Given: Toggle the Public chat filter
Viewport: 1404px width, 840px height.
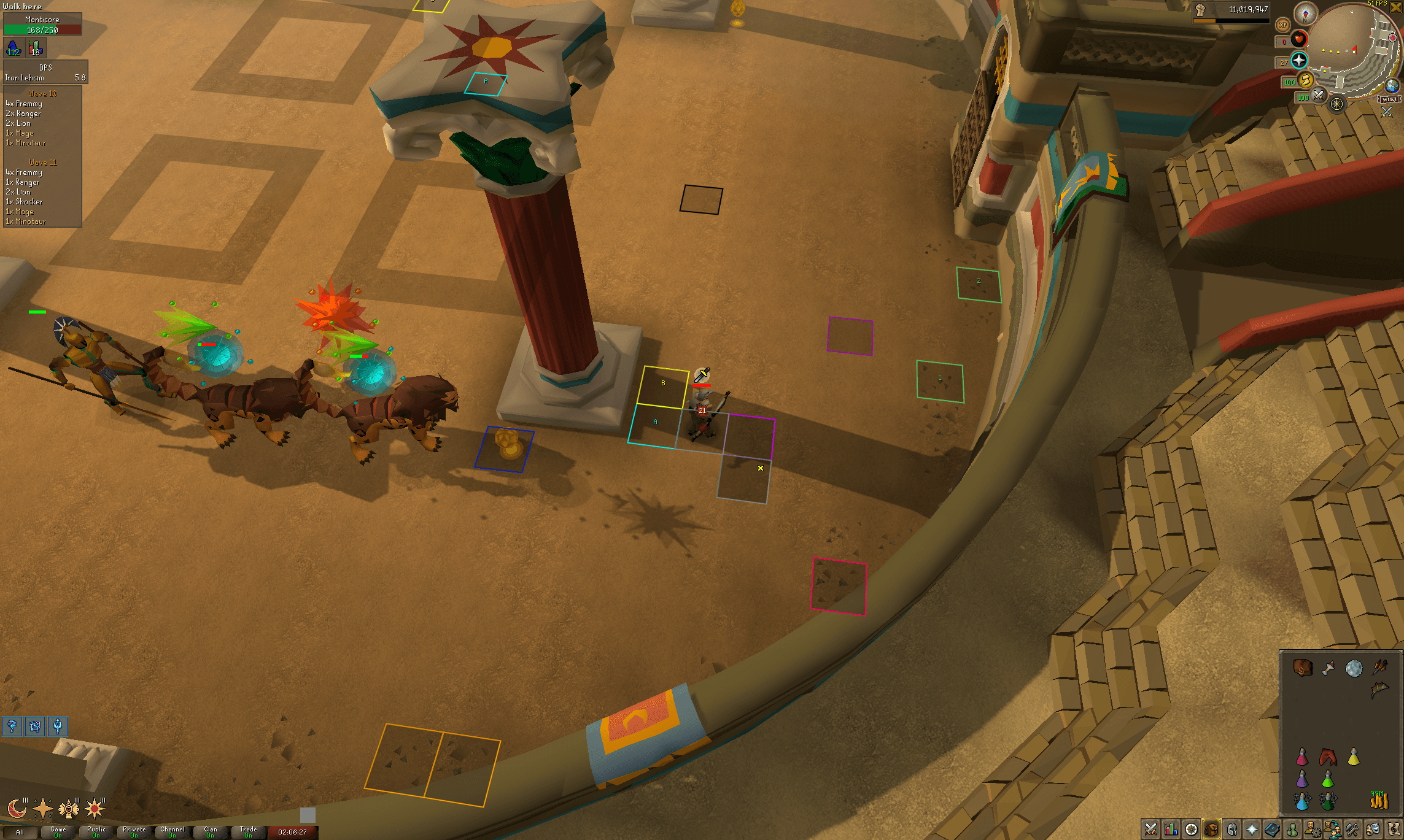Looking at the screenshot, I should click(96, 832).
